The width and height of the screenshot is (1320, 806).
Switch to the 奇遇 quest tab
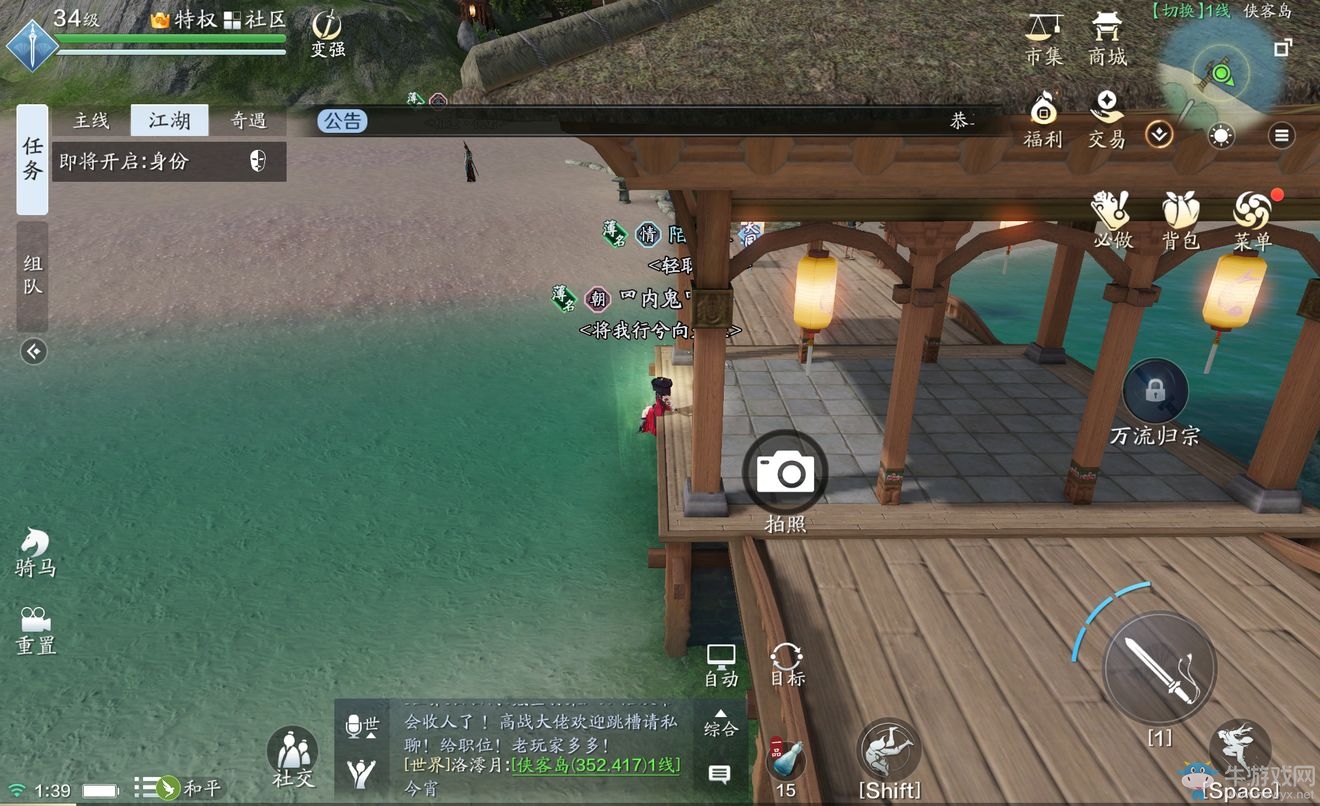point(248,121)
